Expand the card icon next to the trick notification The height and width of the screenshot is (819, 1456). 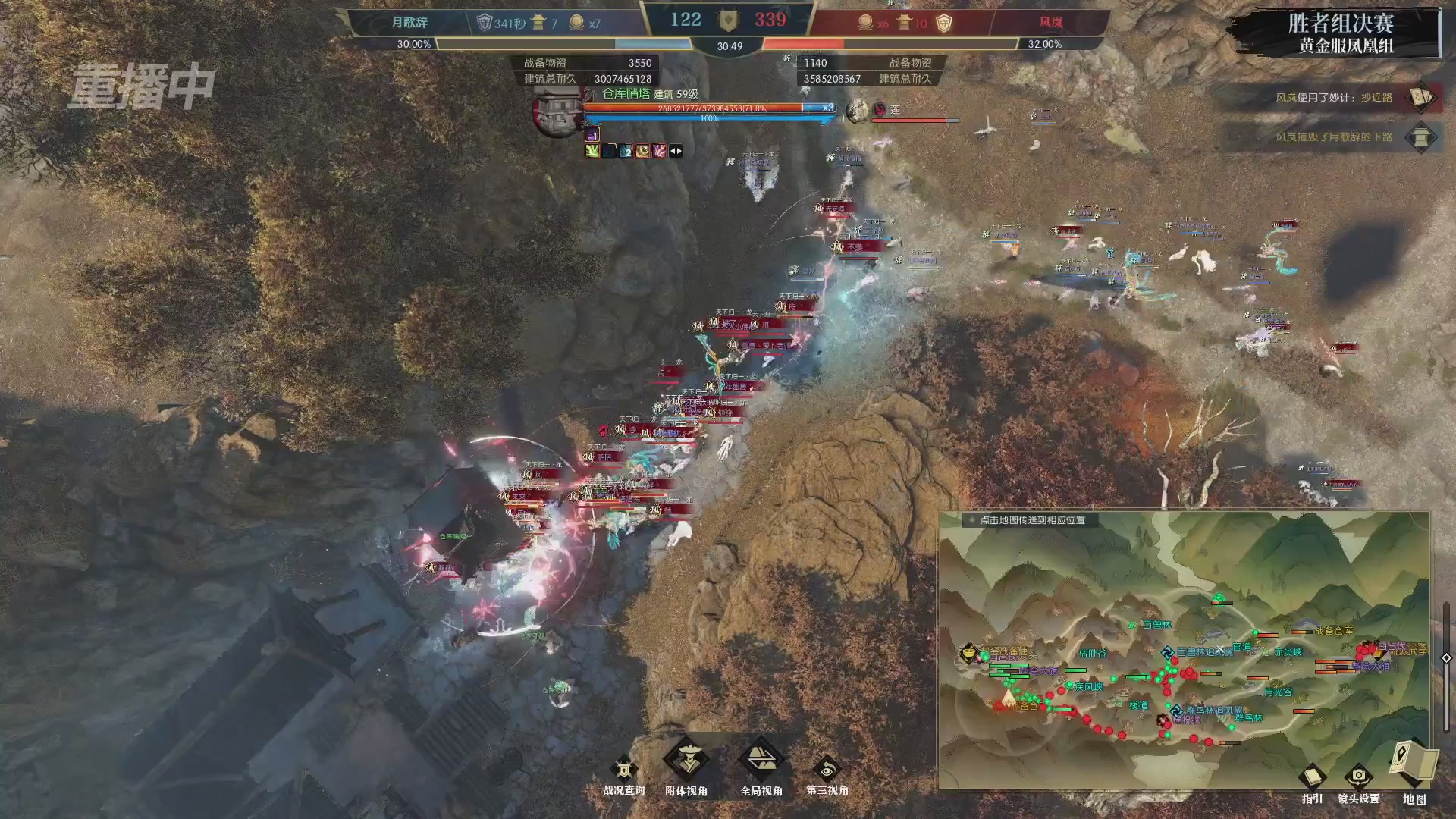point(1421,97)
